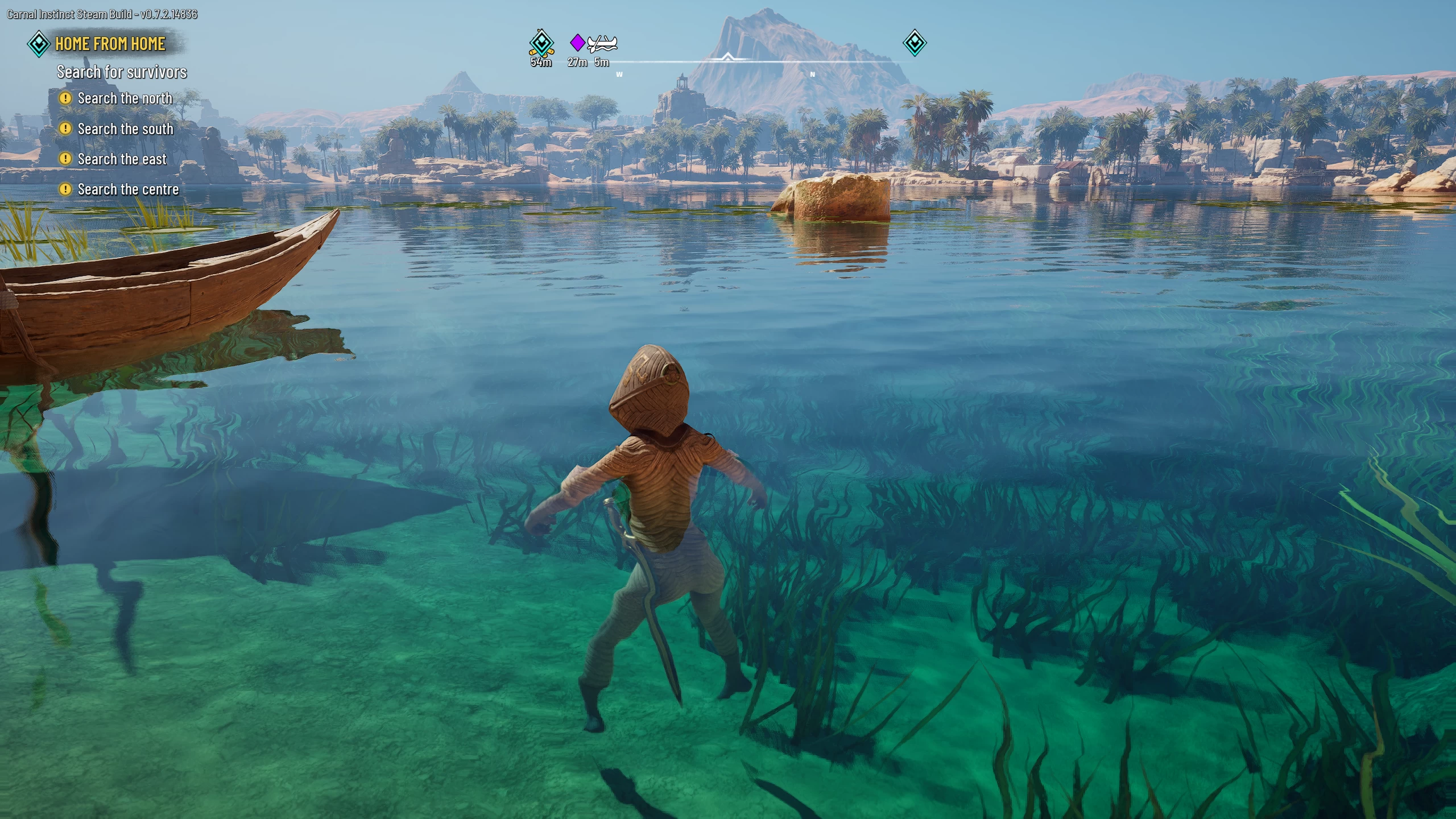Click the boat marker on the compass
This screenshot has height=819, width=1456.
[x=602, y=43]
